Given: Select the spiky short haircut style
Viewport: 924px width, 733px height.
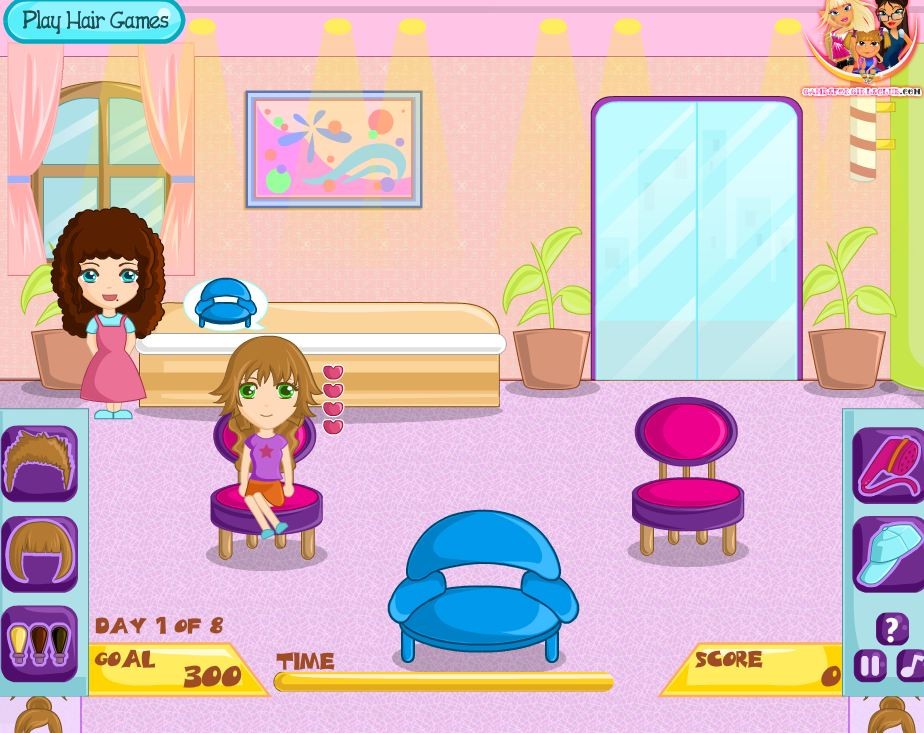Looking at the screenshot, I should click(40, 463).
